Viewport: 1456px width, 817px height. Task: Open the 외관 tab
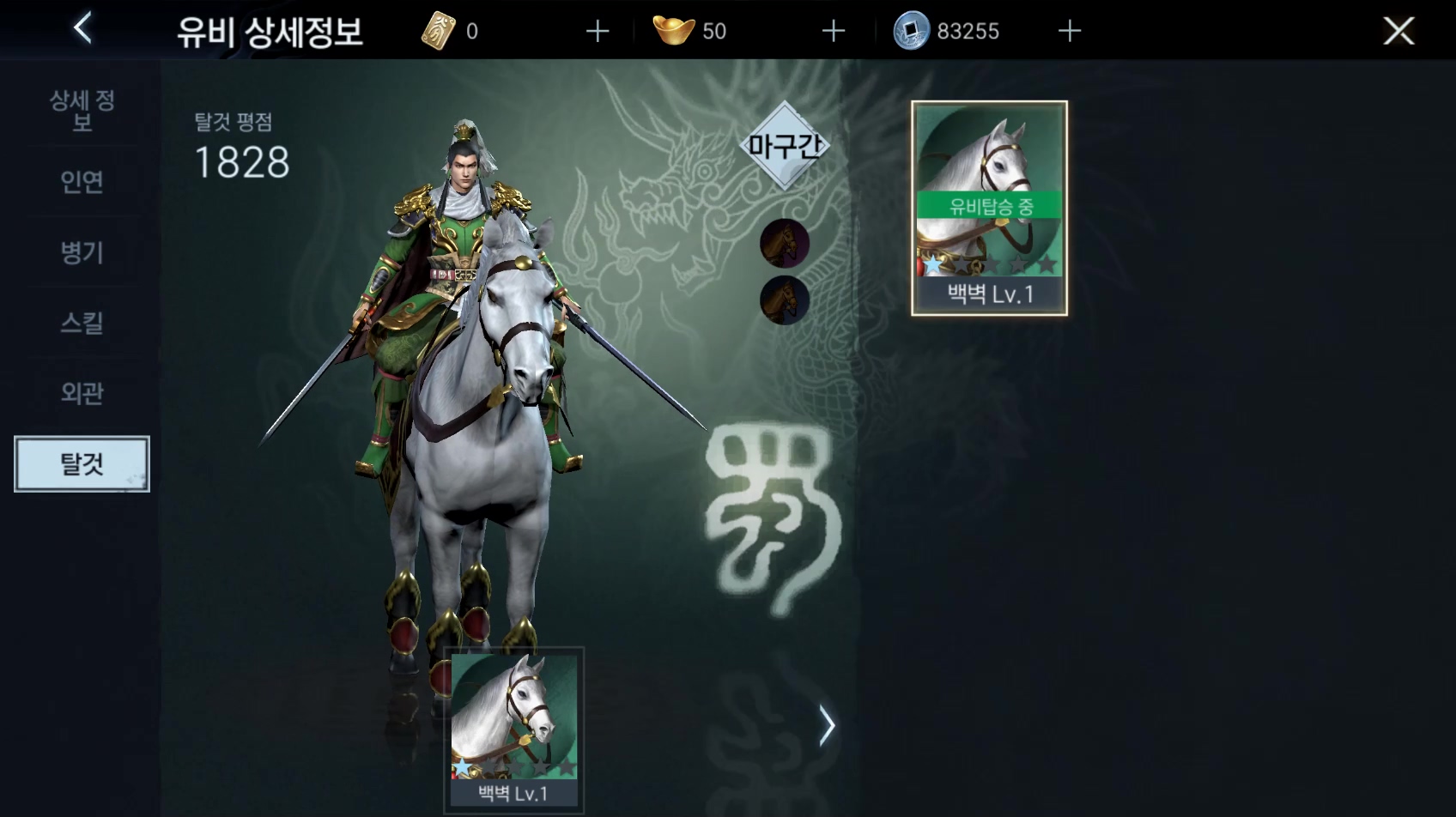tap(82, 393)
